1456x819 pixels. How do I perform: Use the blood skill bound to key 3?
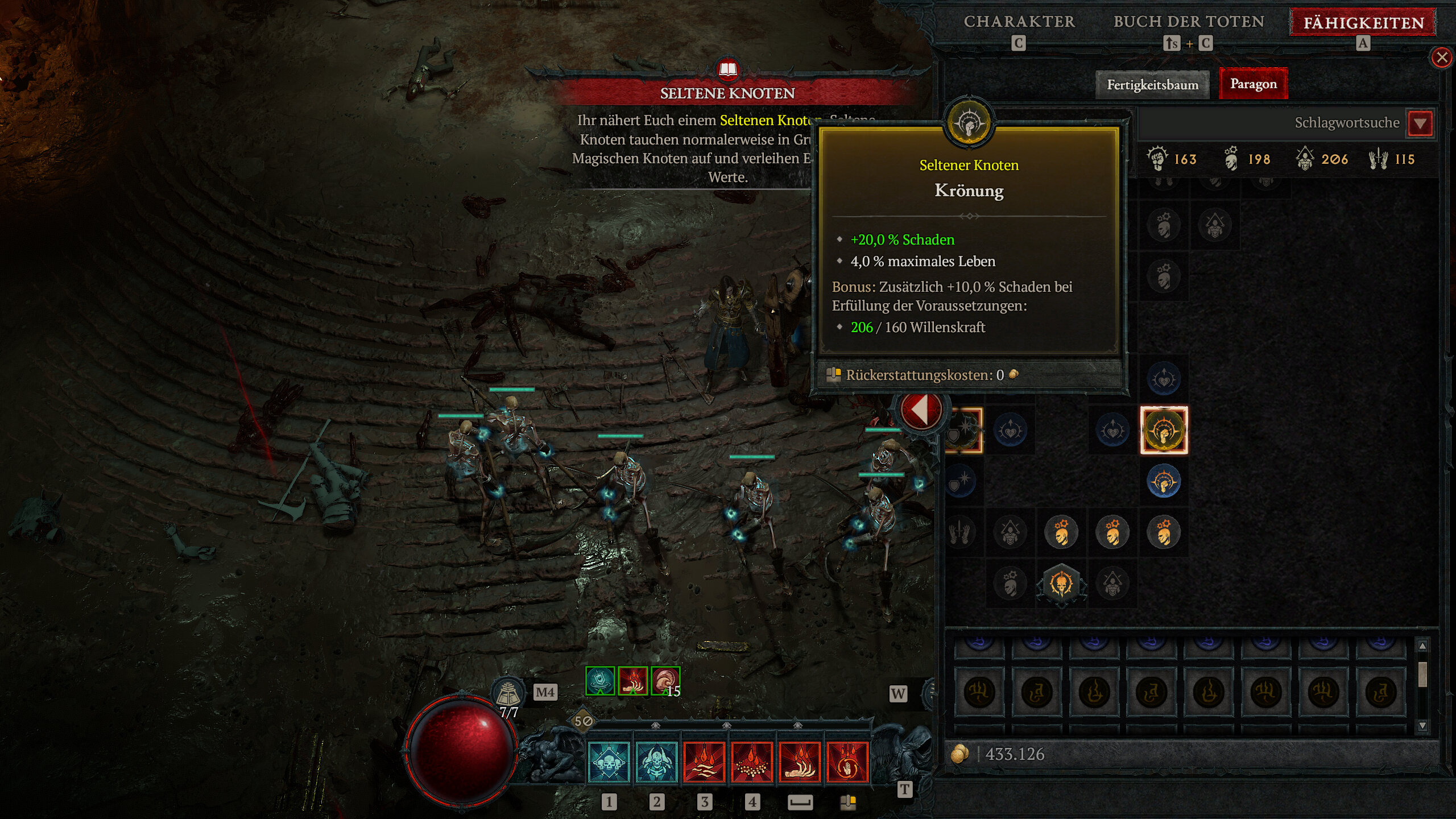pyautogui.click(x=704, y=762)
